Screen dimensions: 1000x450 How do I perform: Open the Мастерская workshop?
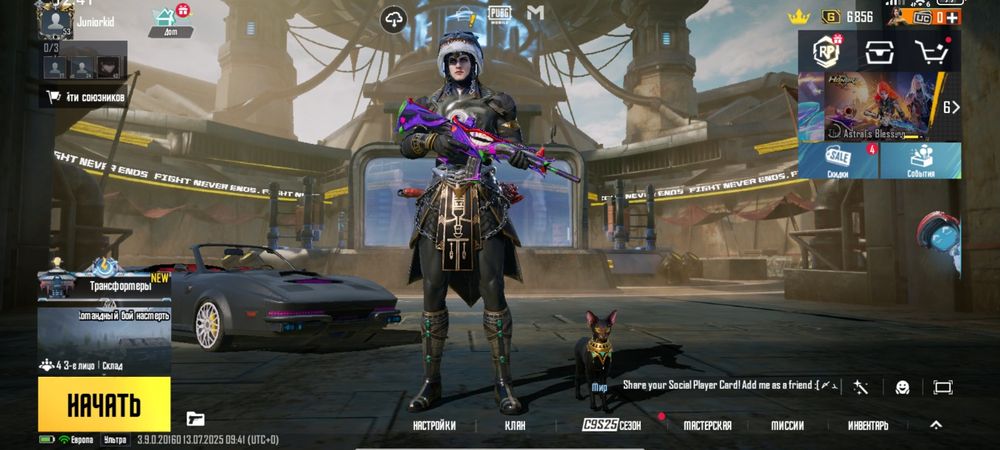(707, 425)
